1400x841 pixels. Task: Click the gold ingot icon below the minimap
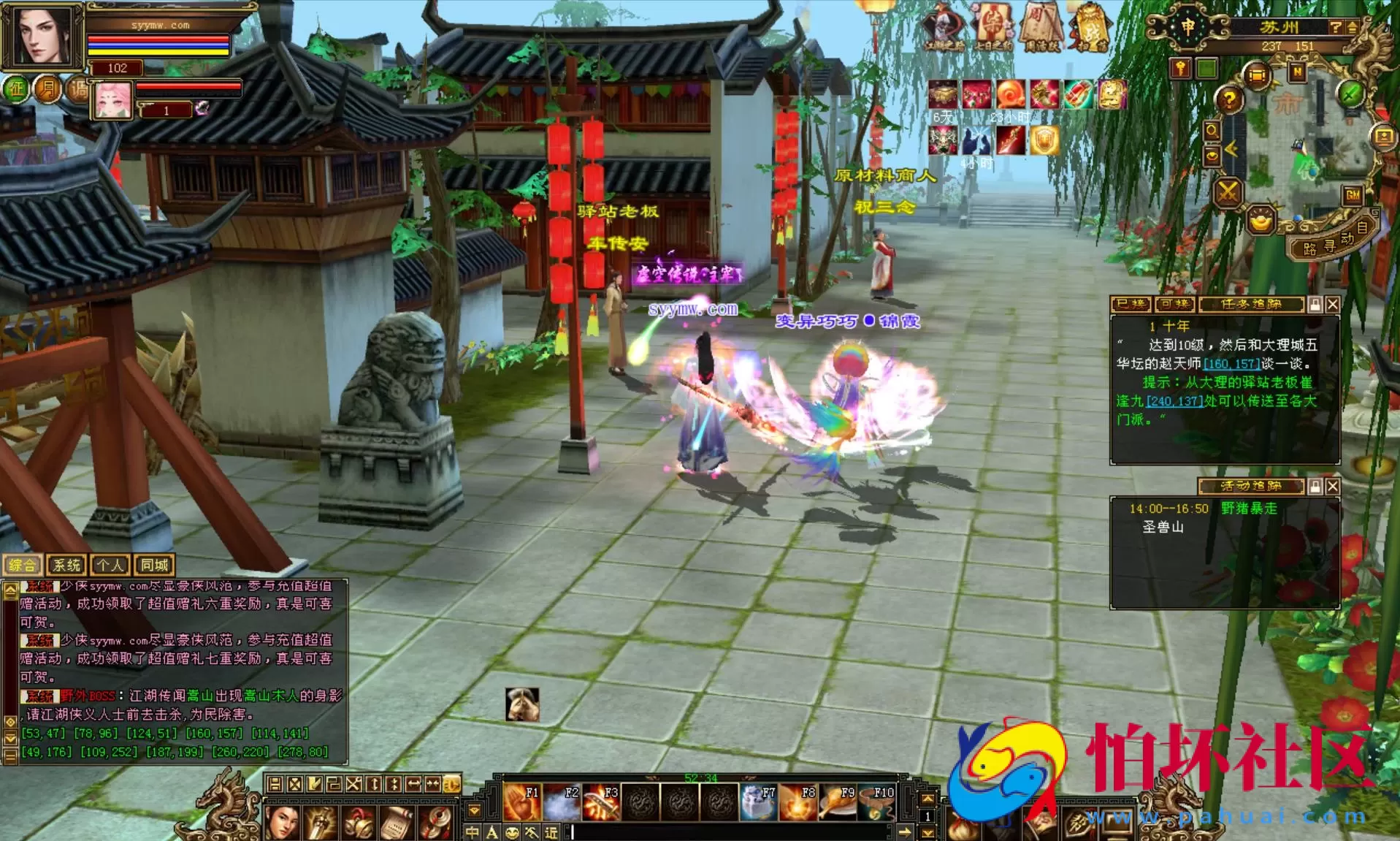tap(1261, 221)
